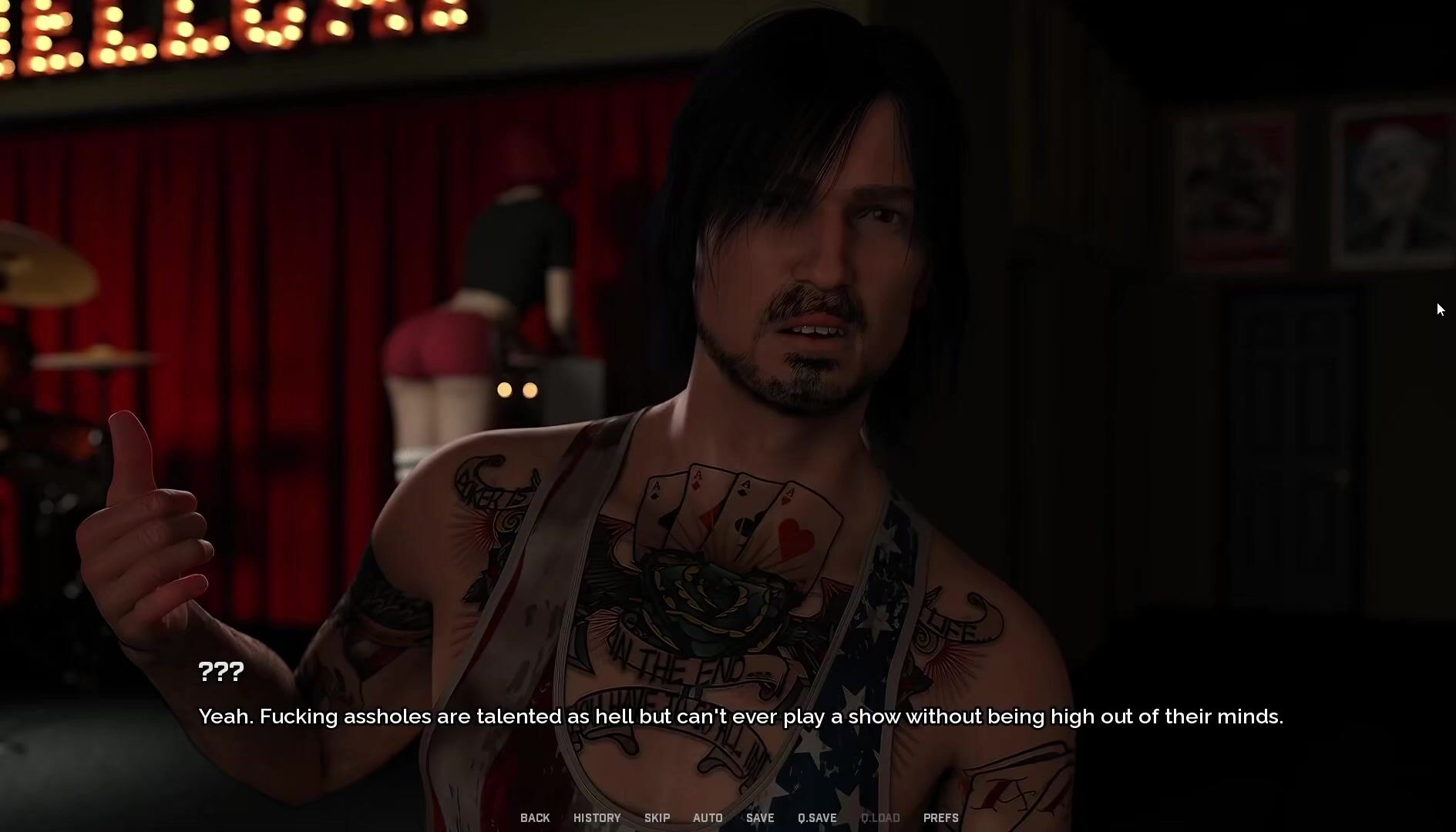Quick save with Q.SAVE
The width and height of the screenshot is (1456, 832).
[x=817, y=817]
